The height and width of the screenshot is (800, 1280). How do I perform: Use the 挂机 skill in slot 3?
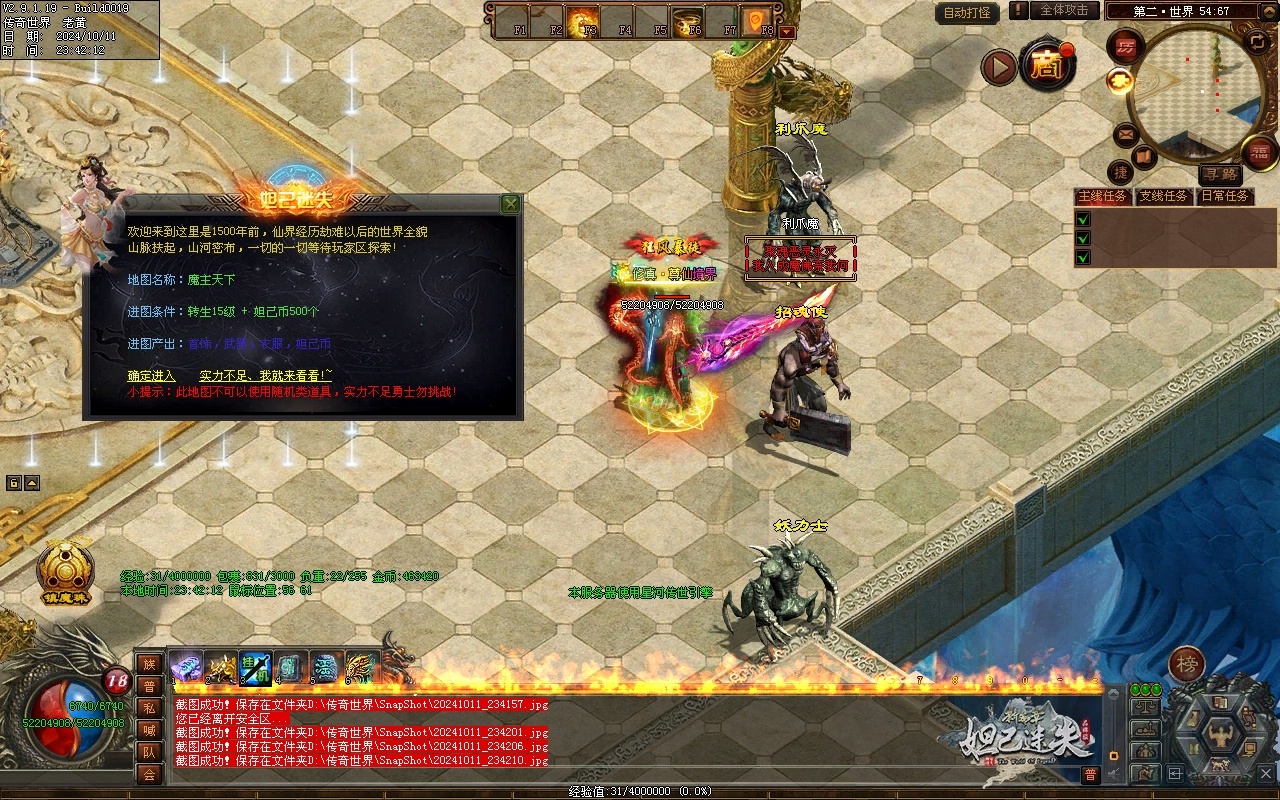(255, 667)
